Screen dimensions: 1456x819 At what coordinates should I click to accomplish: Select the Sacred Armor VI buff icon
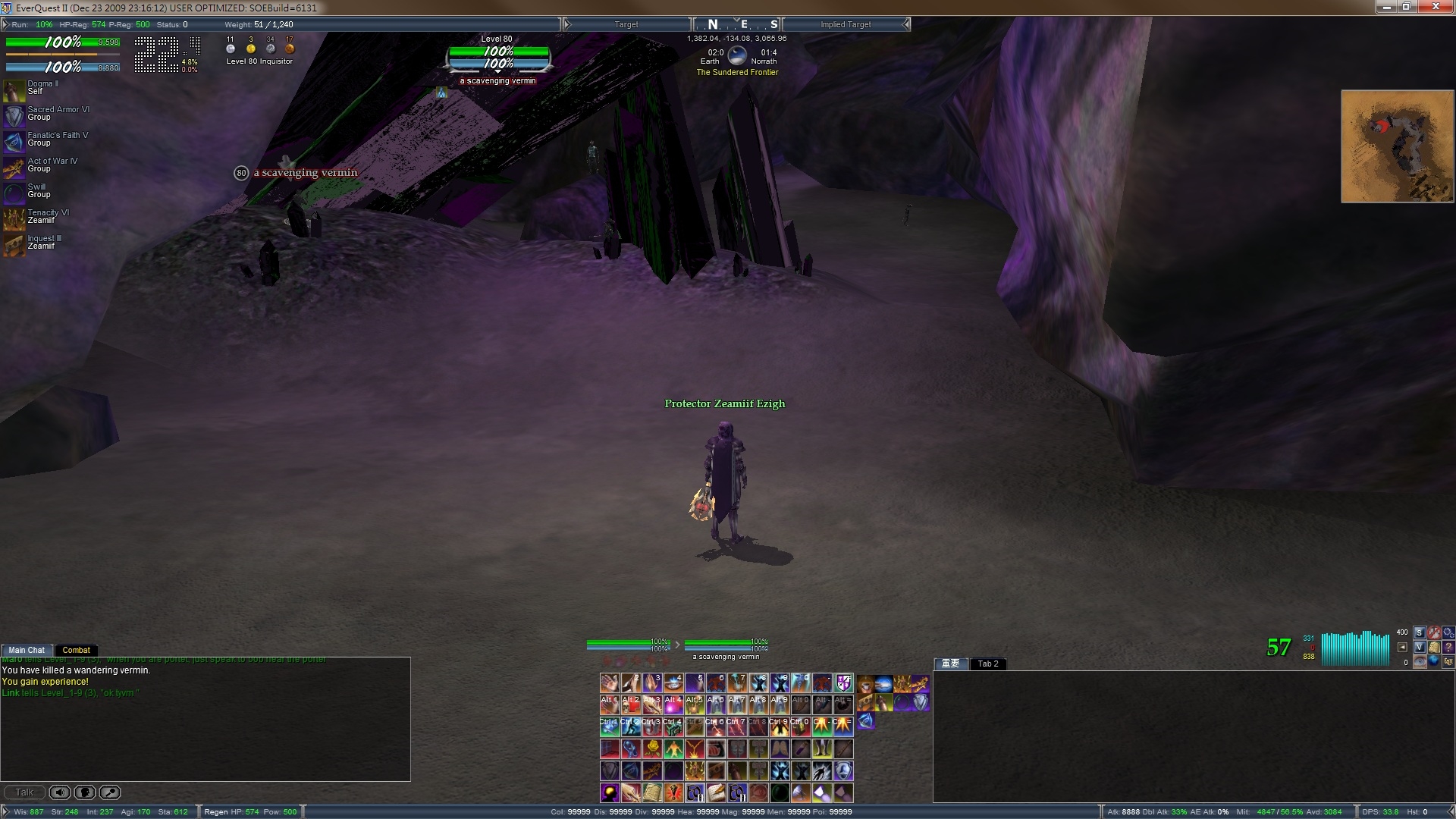[x=14, y=116]
